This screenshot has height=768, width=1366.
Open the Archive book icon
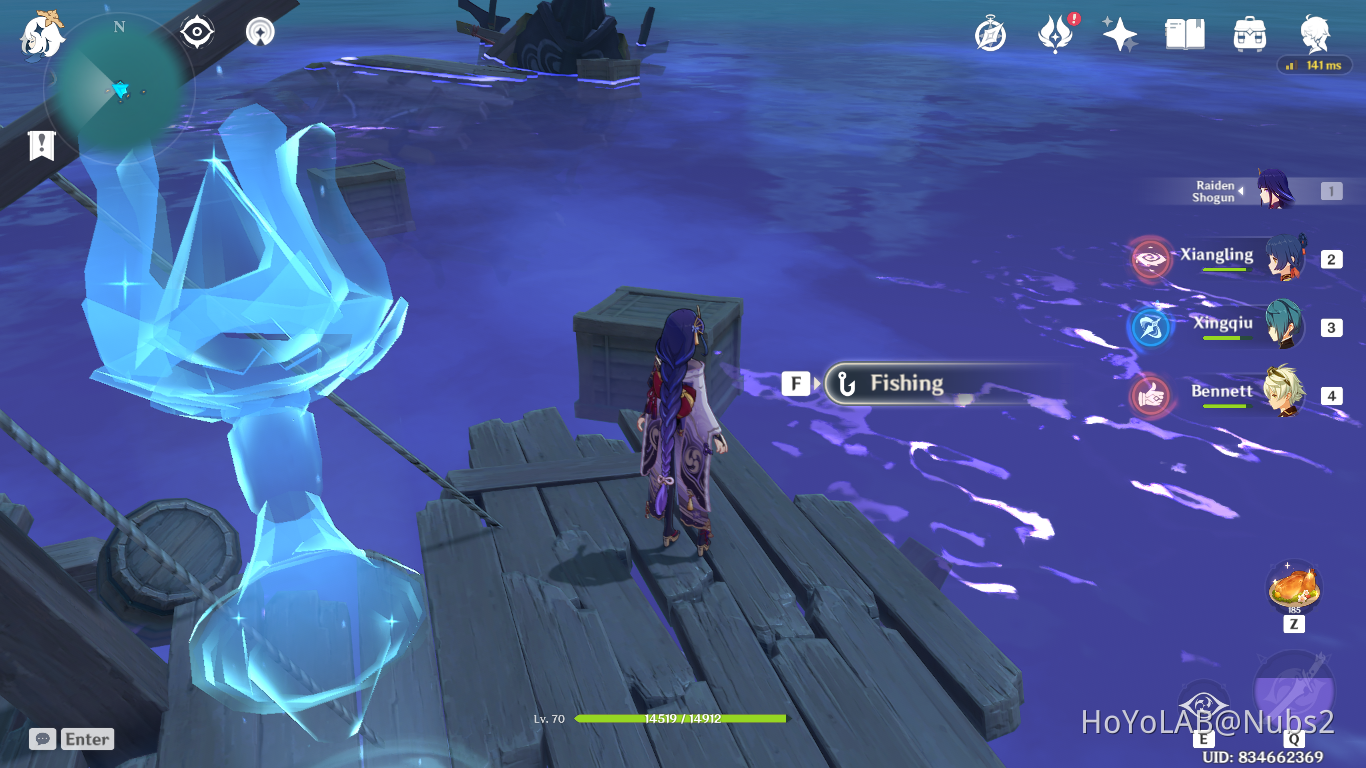point(1184,33)
